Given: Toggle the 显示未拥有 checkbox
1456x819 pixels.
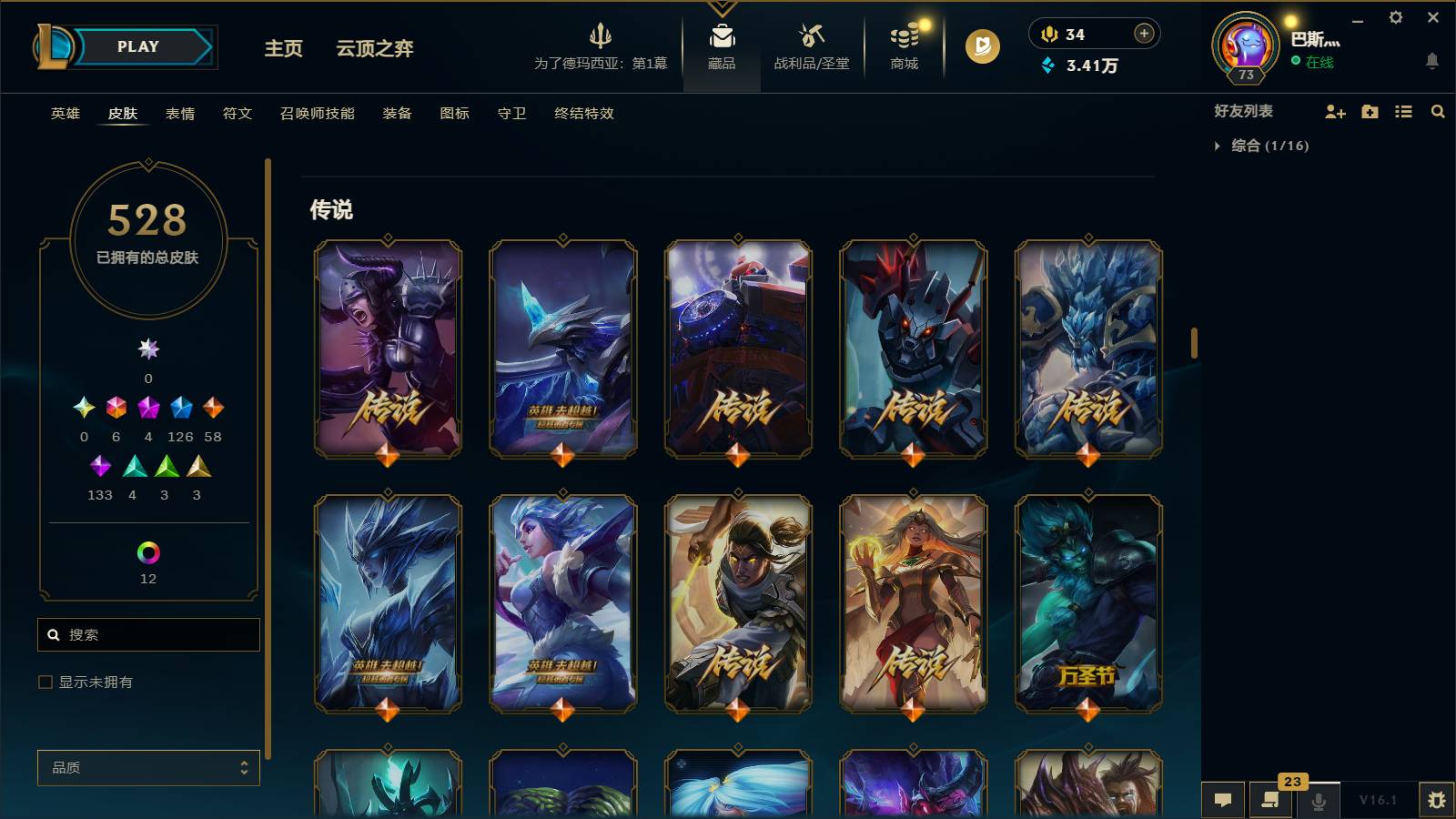Looking at the screenshot, I should [x=43, y=681].
